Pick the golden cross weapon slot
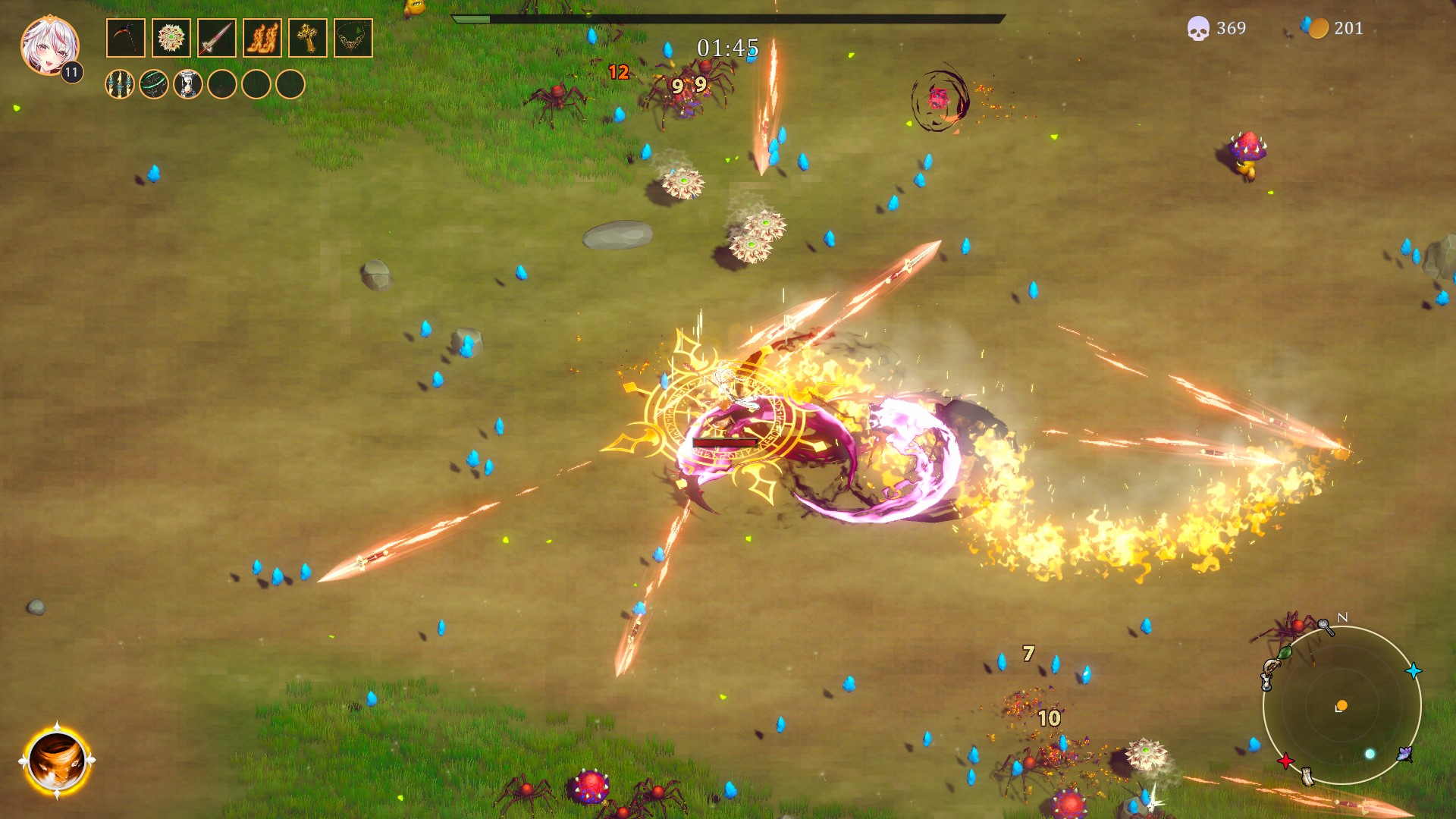This screenshot has height=819, width=1456. coord(308,38)
